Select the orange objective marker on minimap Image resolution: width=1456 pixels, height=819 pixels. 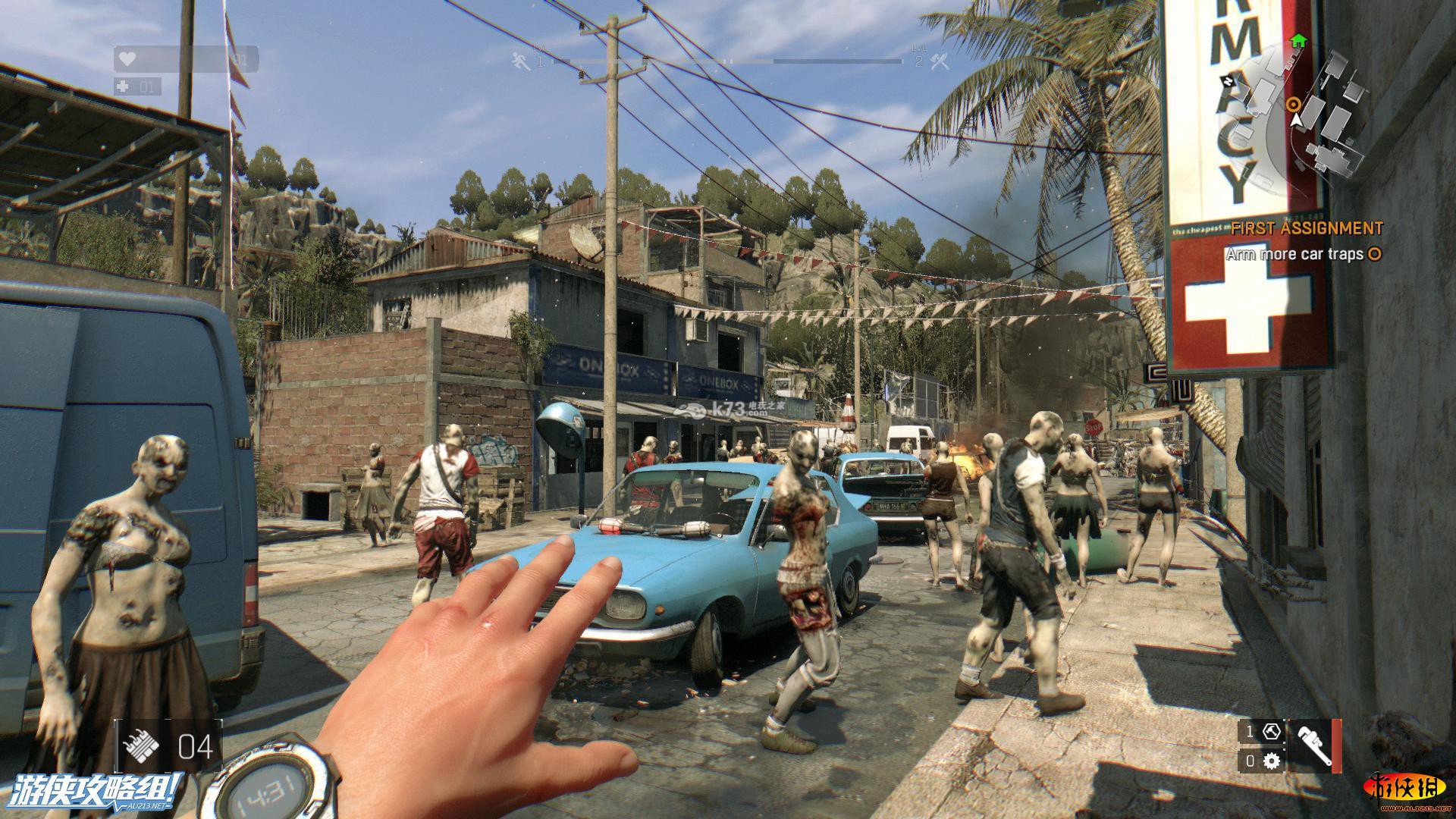pyautogui.click(x=1294, y=104)
